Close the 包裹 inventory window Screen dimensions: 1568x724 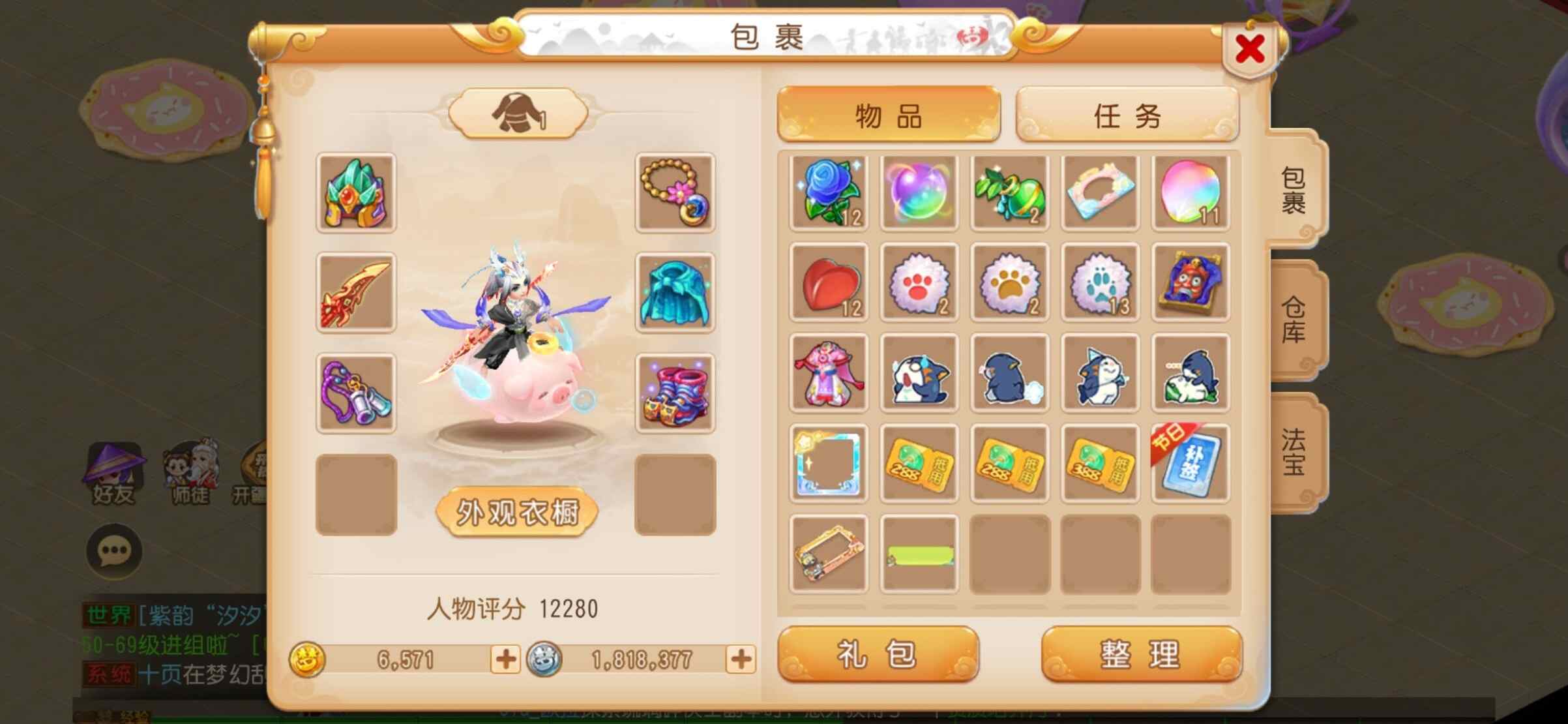1249,50
